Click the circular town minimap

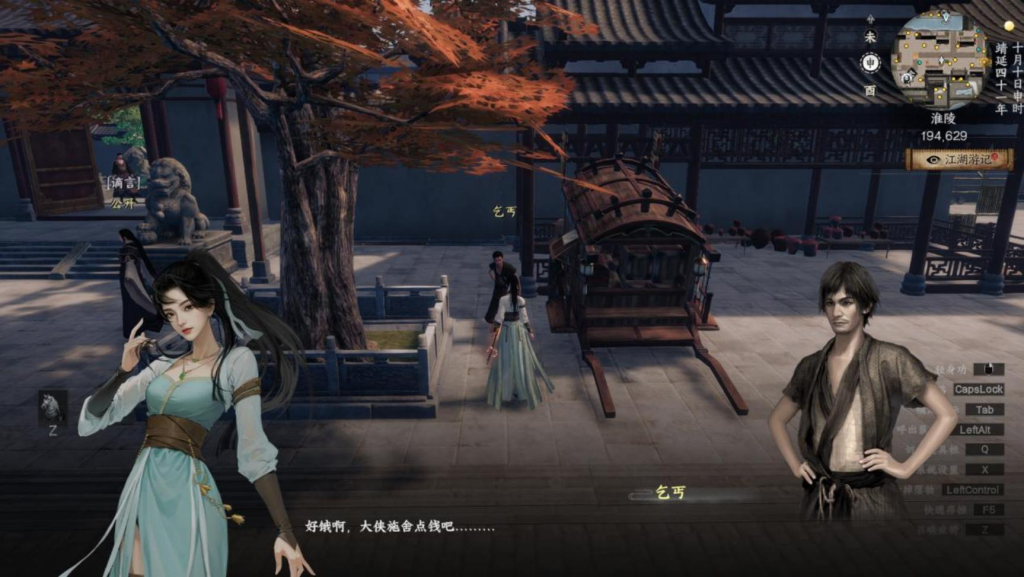940,60
